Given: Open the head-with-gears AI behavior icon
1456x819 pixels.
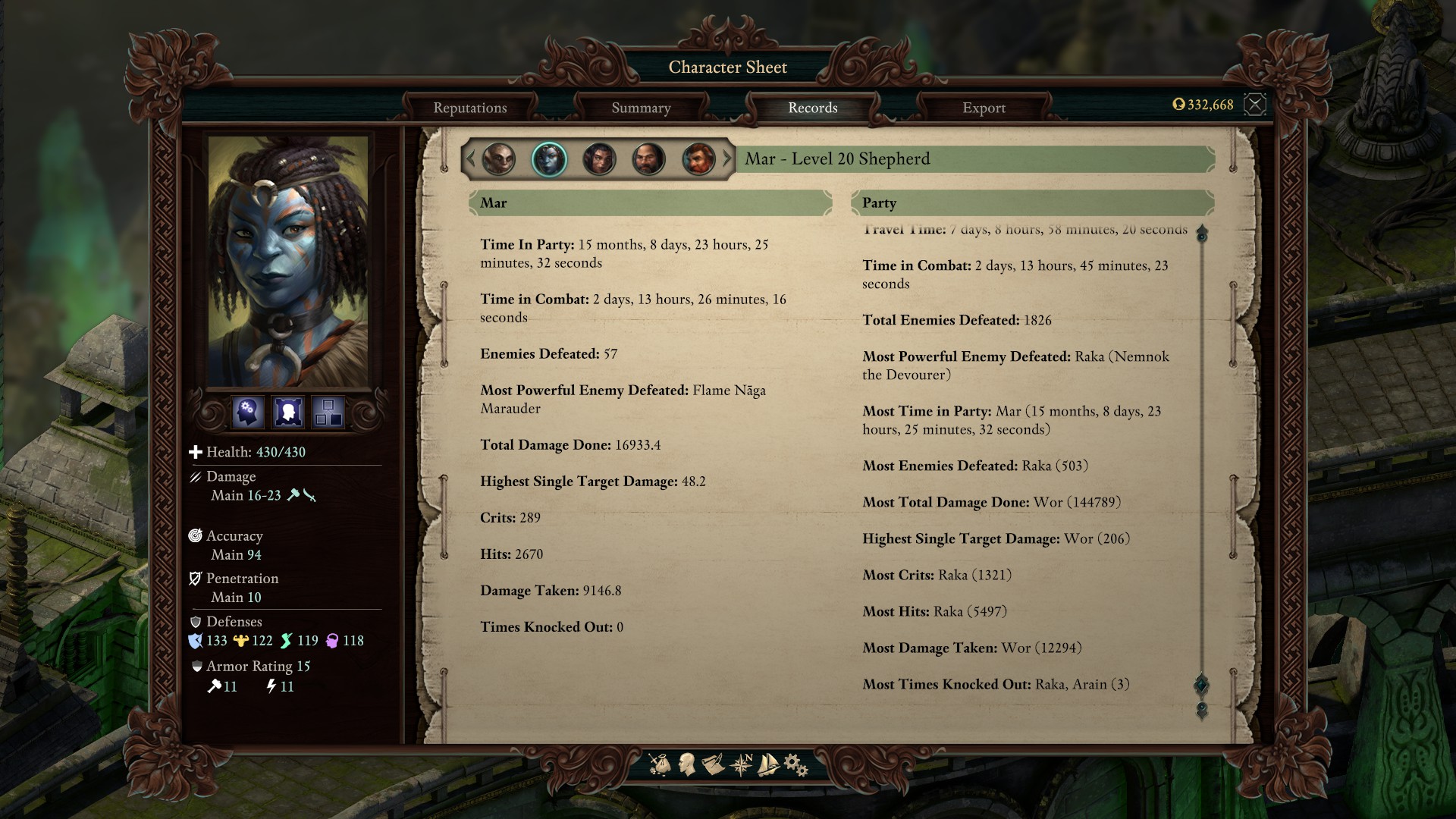Looking at the screenshot, I should tap(248, 412).
